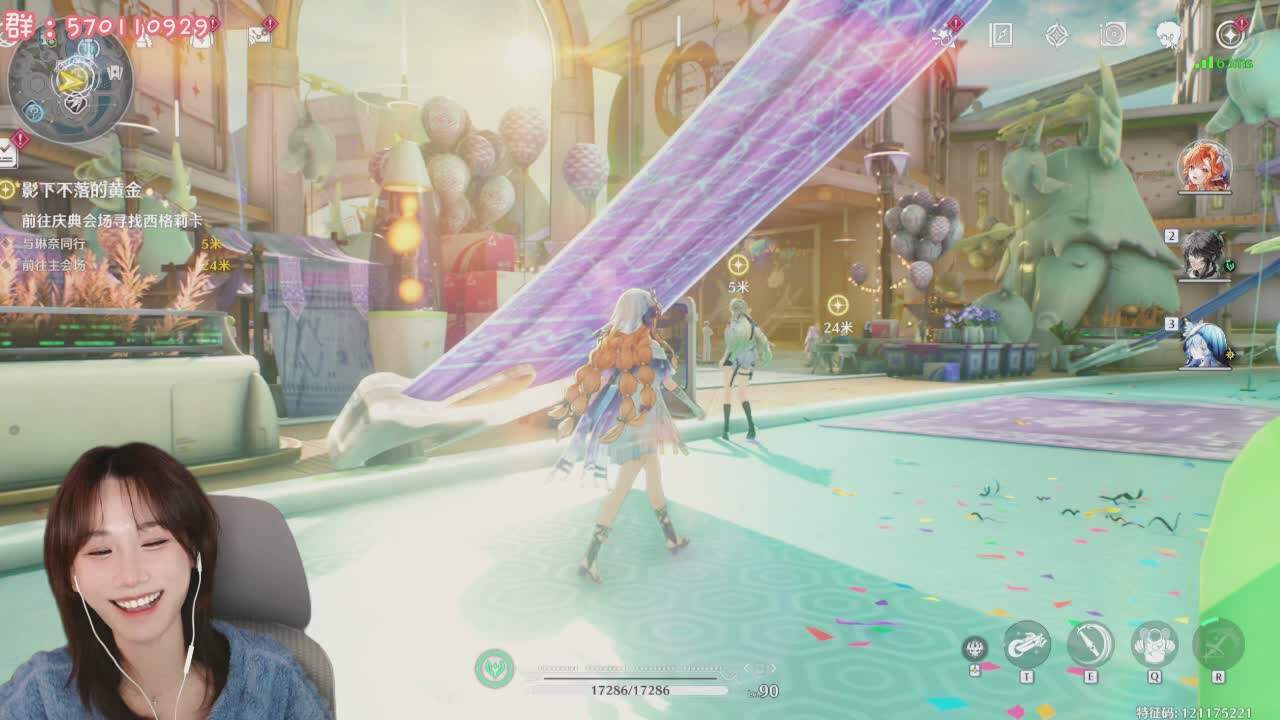Open the checklist icon below the minimap
This screenshot has height=720, width=1280.
[8, 152]
